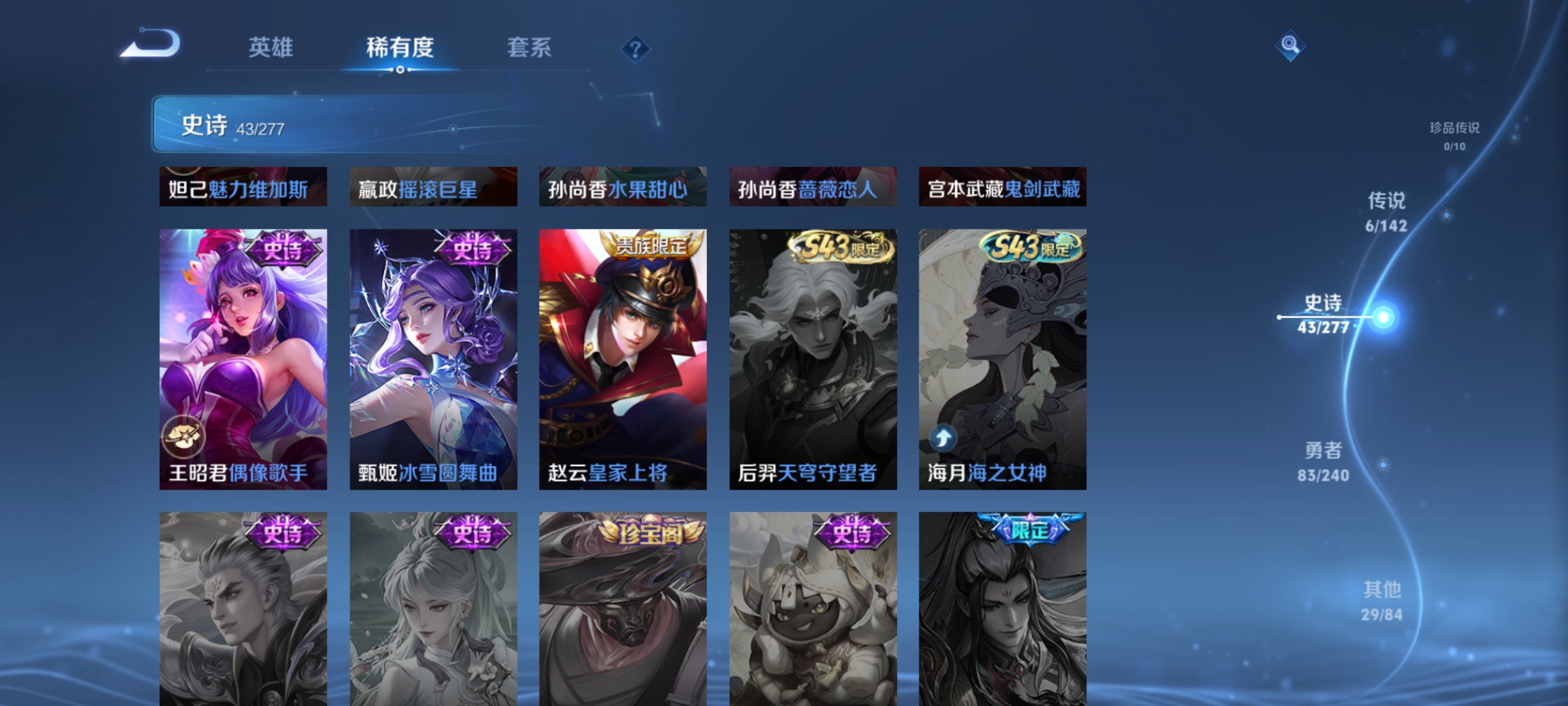Open the help question mark icon
The image size is (1568, 706).
pos(636,48)
